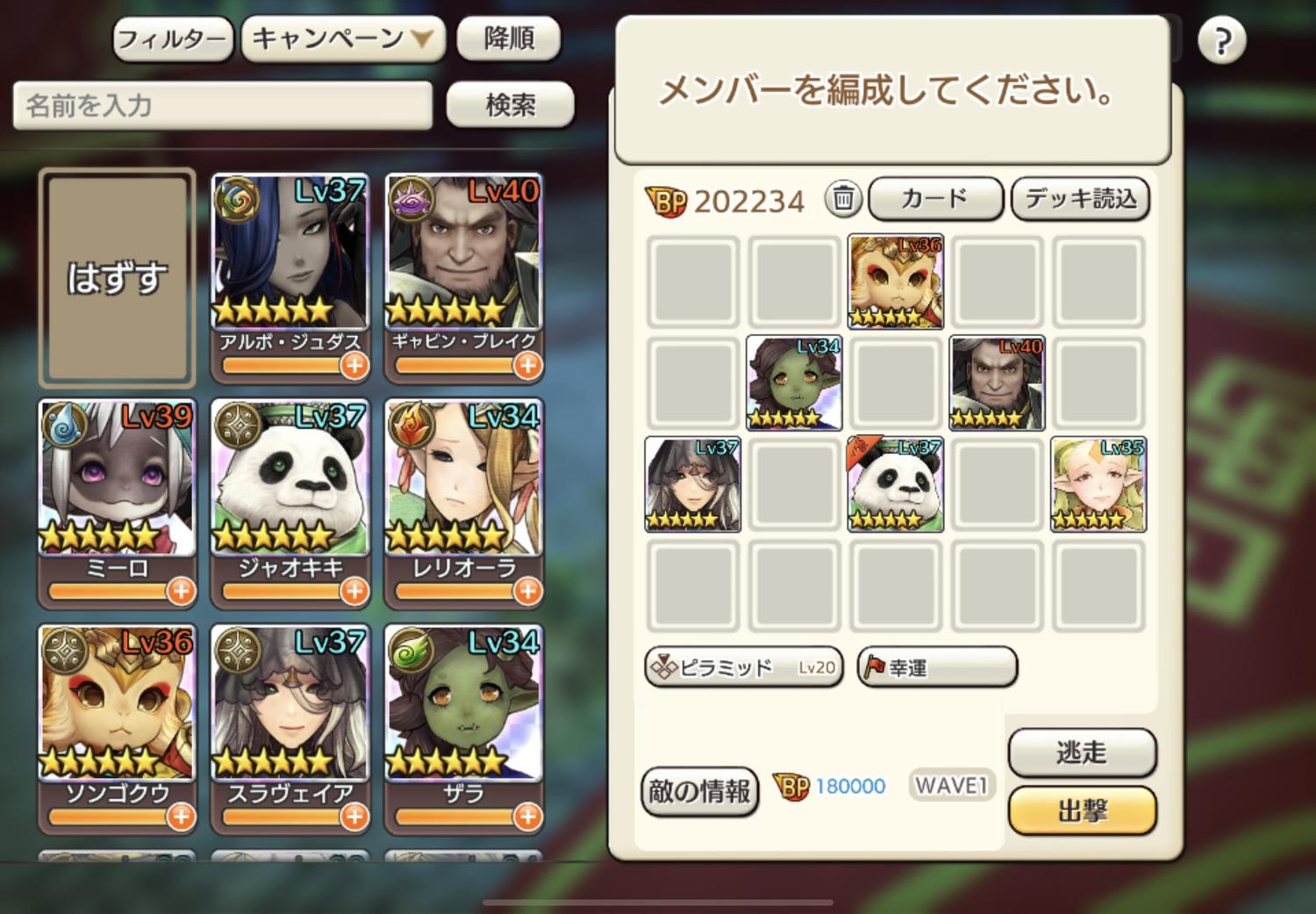The width and height of the screenshot is (1316, 914).
Task: Click the 逃走 retreat button
Action: coord(1082,753)
